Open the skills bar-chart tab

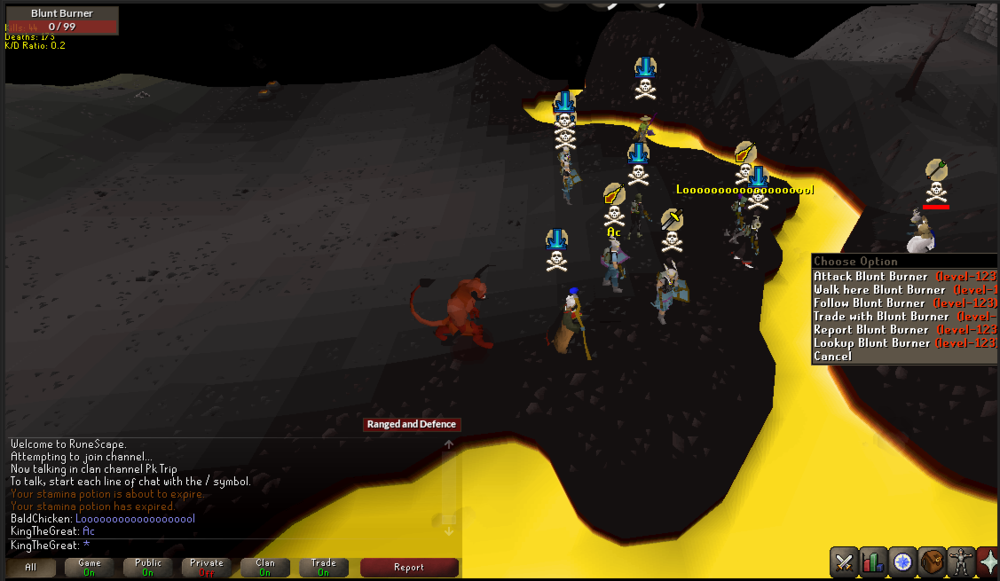coord(874,561)
